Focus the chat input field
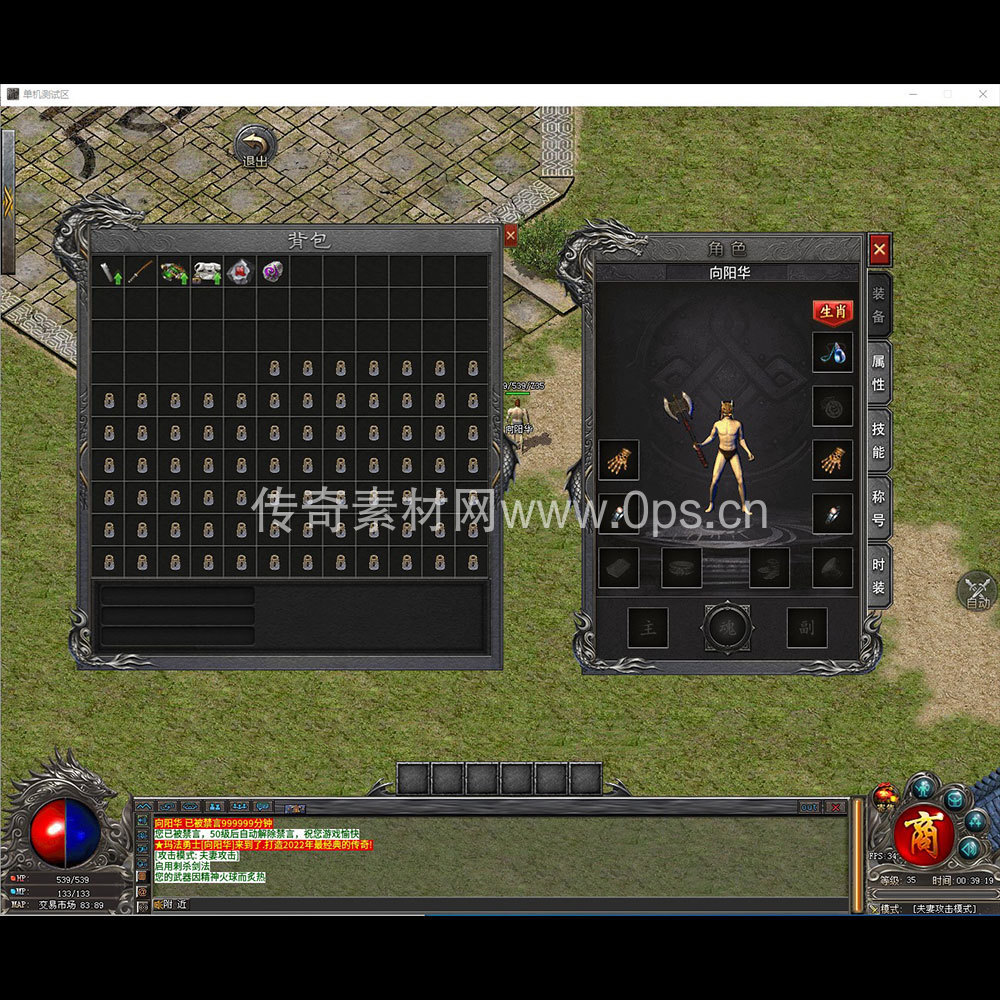 (x=500, y=904)
